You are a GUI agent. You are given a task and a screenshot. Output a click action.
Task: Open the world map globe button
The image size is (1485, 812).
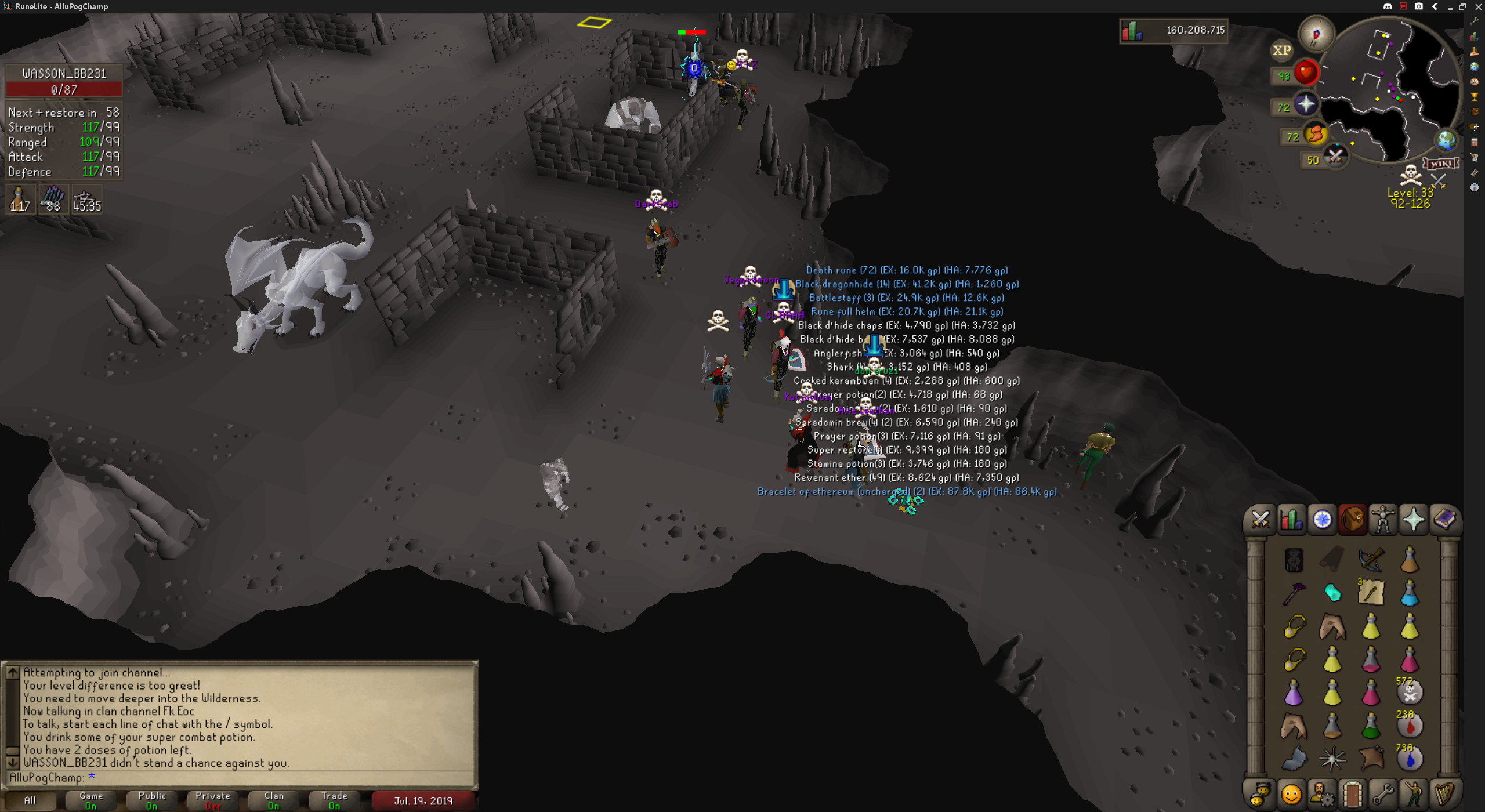click(1446, 140)
